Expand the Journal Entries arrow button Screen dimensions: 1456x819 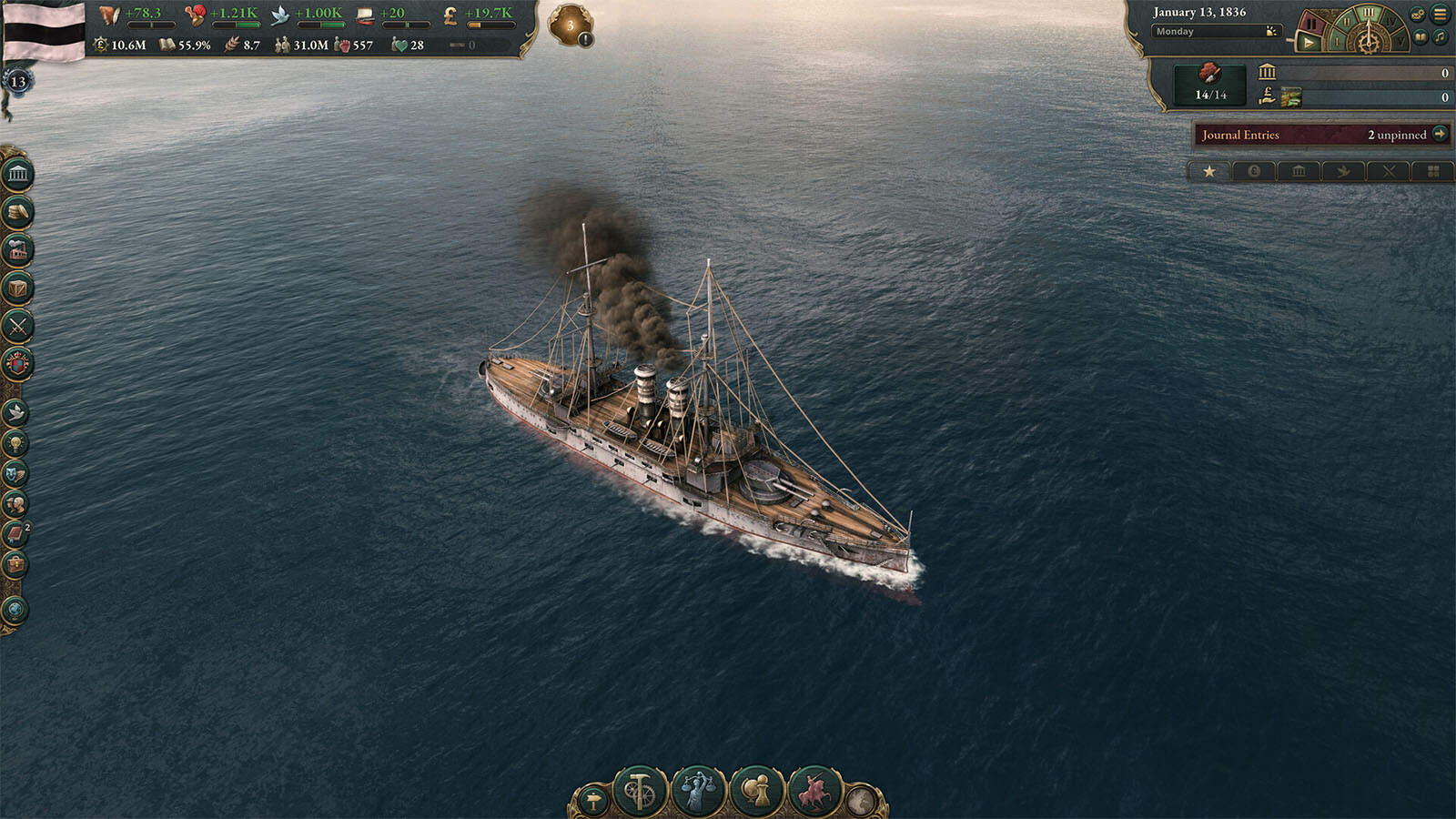point(1440,134)
